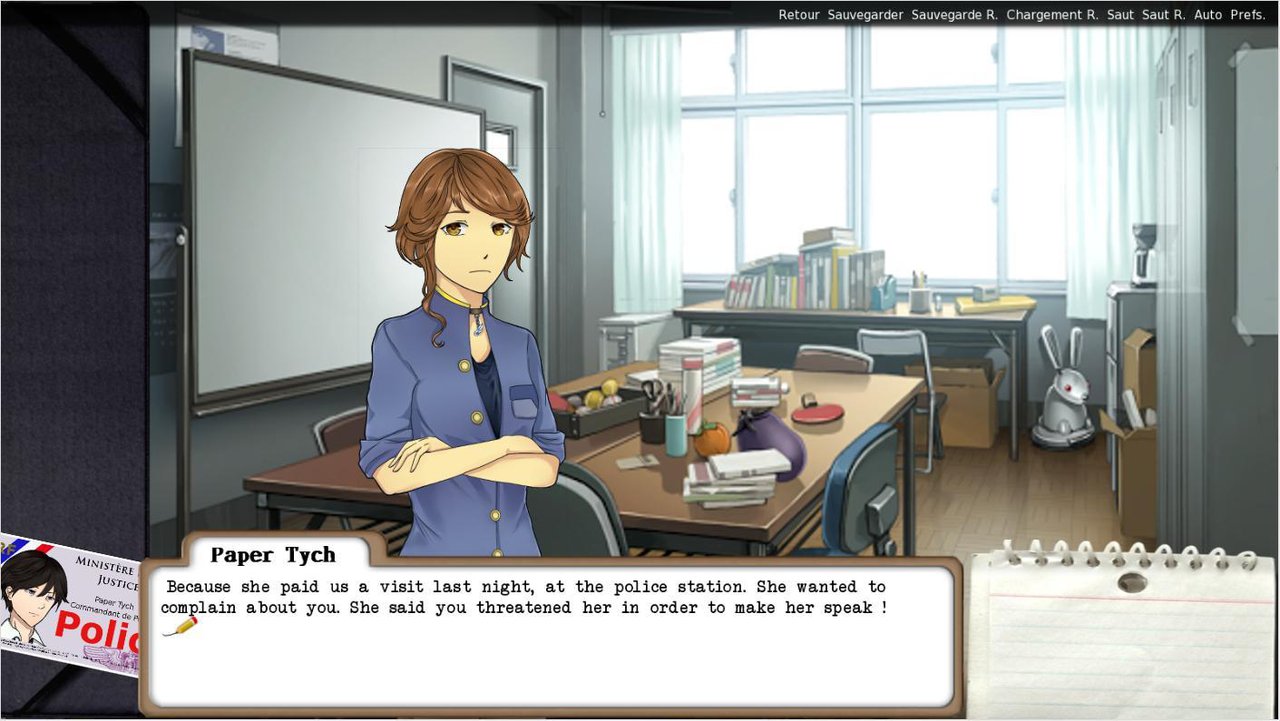Click Retour in the top menu

[x=799, y=15]
